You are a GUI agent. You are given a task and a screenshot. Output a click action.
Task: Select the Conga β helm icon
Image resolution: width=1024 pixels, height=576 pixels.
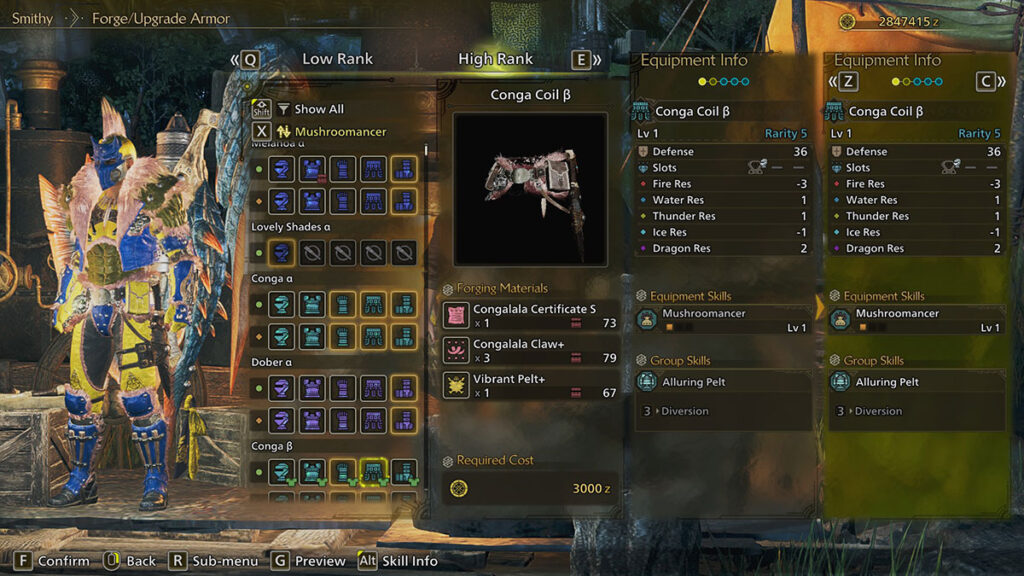282,472
